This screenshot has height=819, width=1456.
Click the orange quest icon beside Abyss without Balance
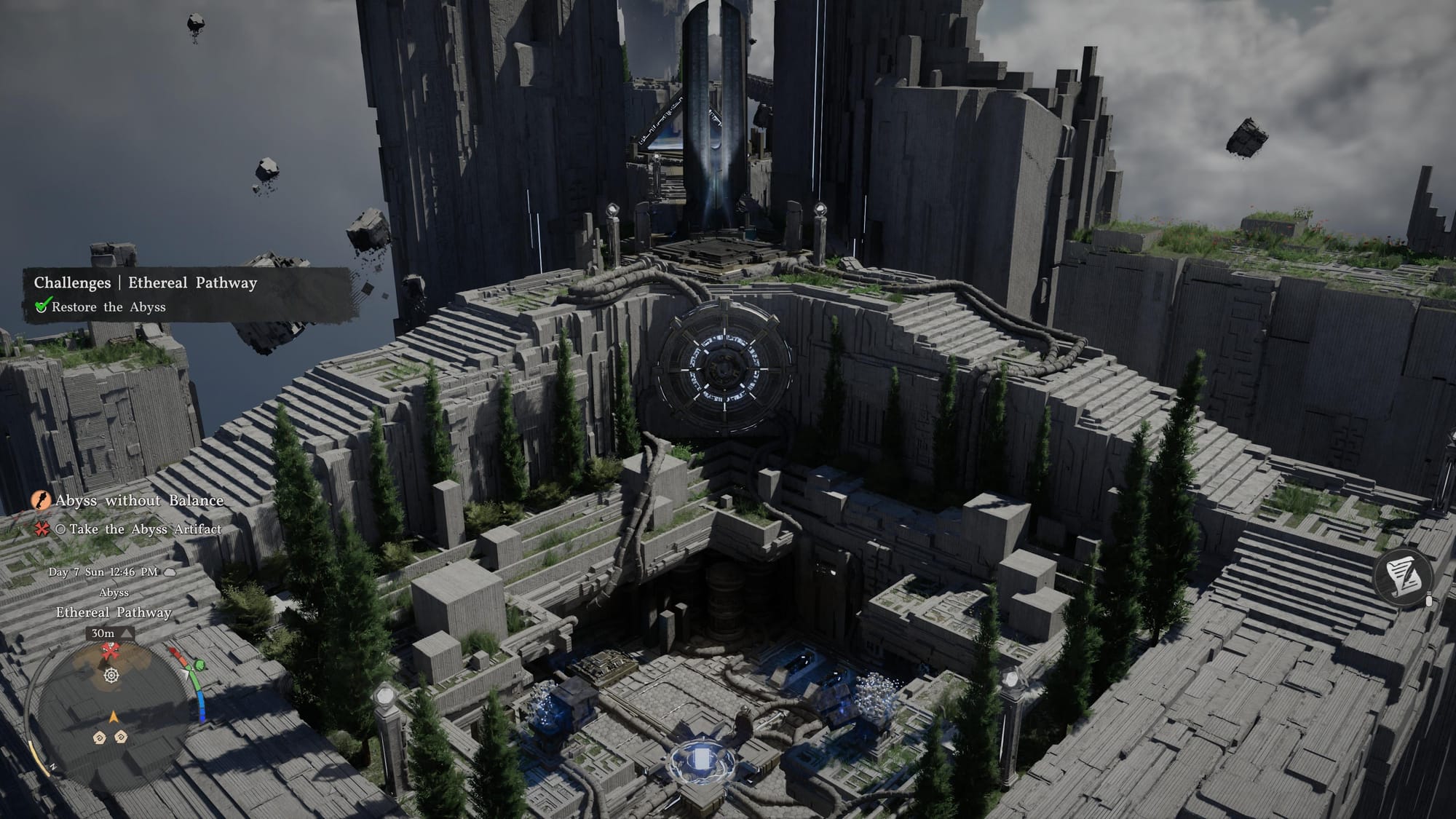(x=41, y=501)
